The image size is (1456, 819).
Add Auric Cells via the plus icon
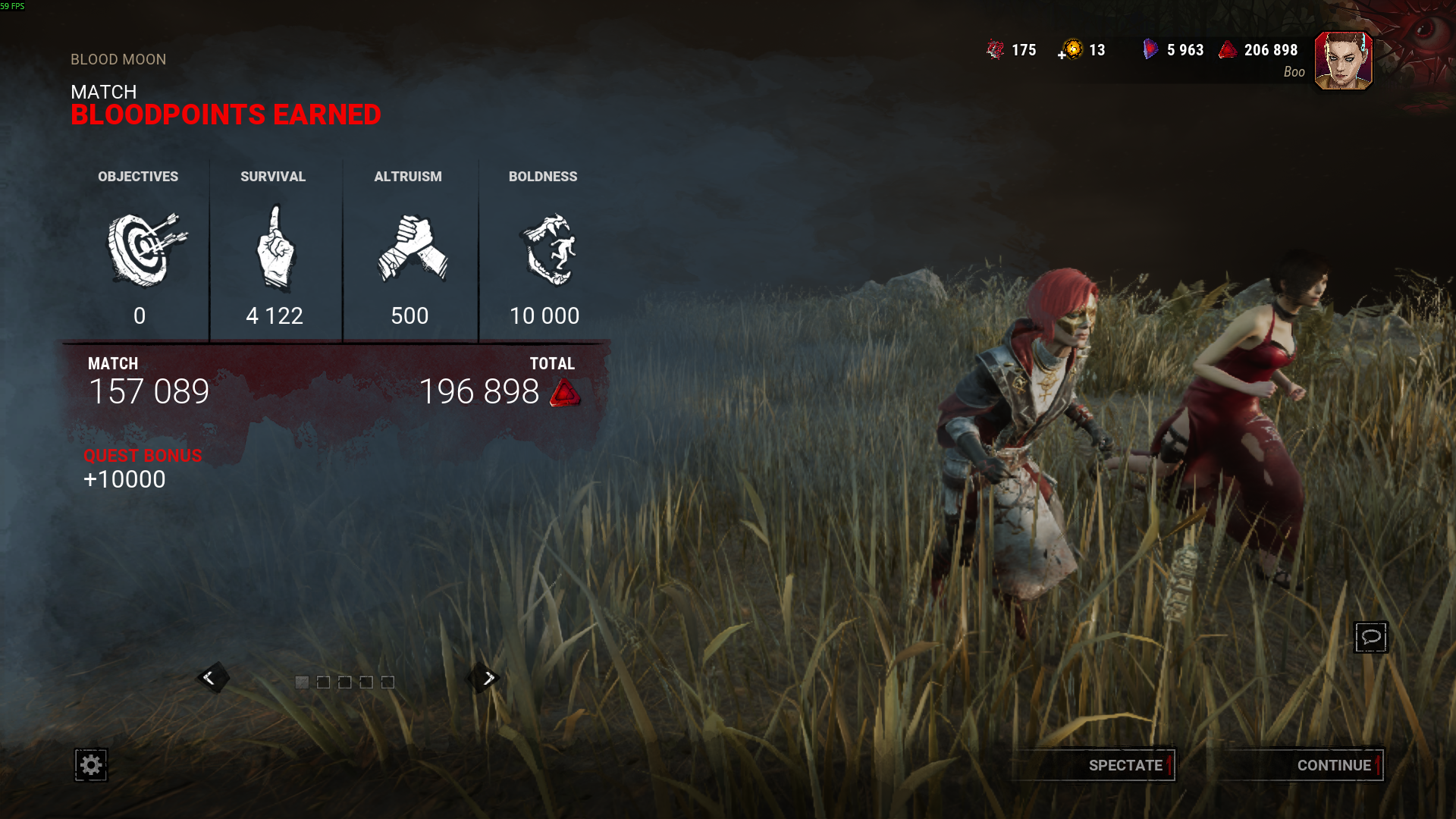click(x=1062, y=55)
